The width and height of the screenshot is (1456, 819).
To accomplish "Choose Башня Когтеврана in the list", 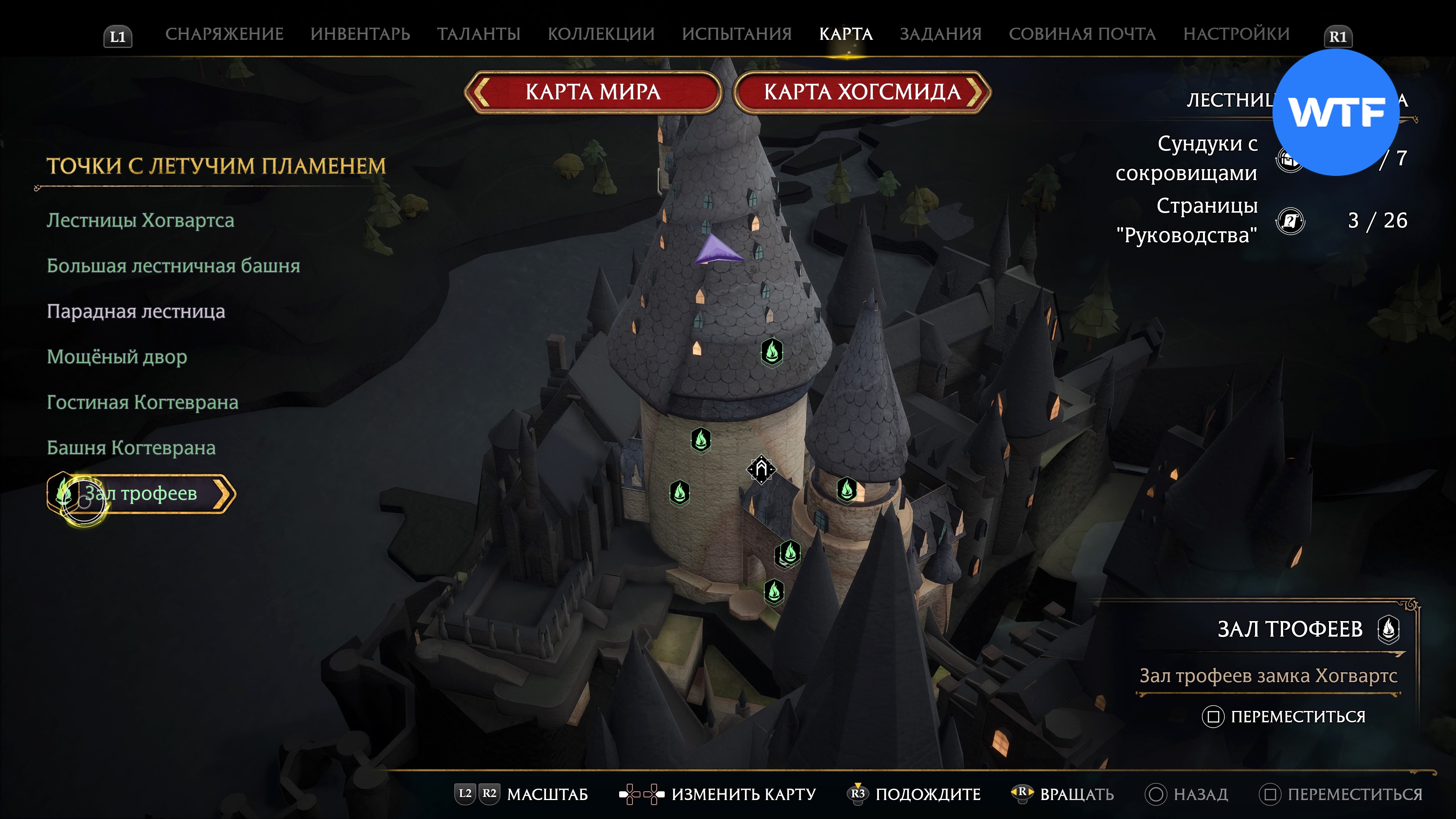I will click(x=131, y=448).
